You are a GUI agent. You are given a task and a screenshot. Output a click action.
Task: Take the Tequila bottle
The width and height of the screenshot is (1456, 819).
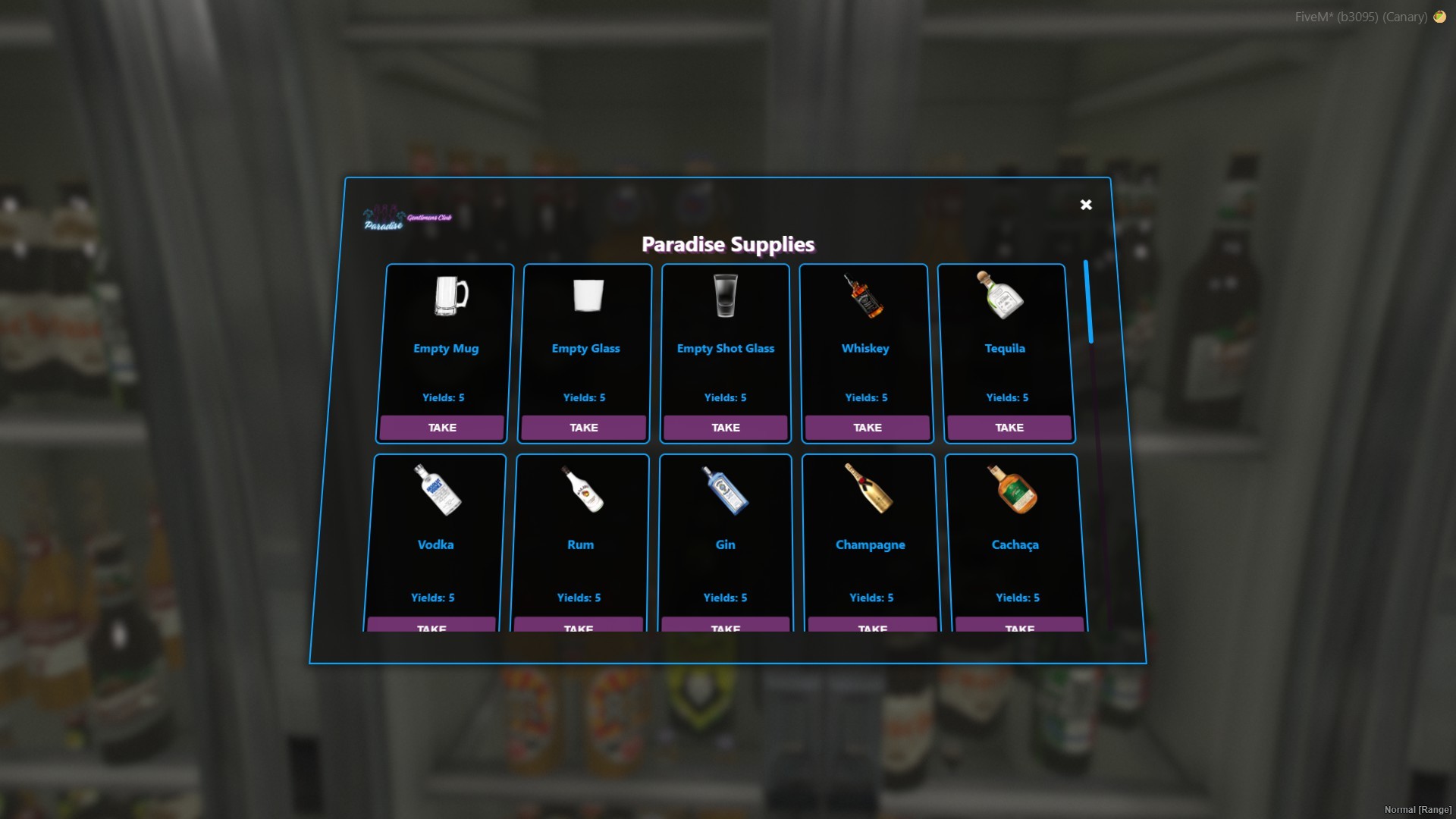[x=1009, y=428]
